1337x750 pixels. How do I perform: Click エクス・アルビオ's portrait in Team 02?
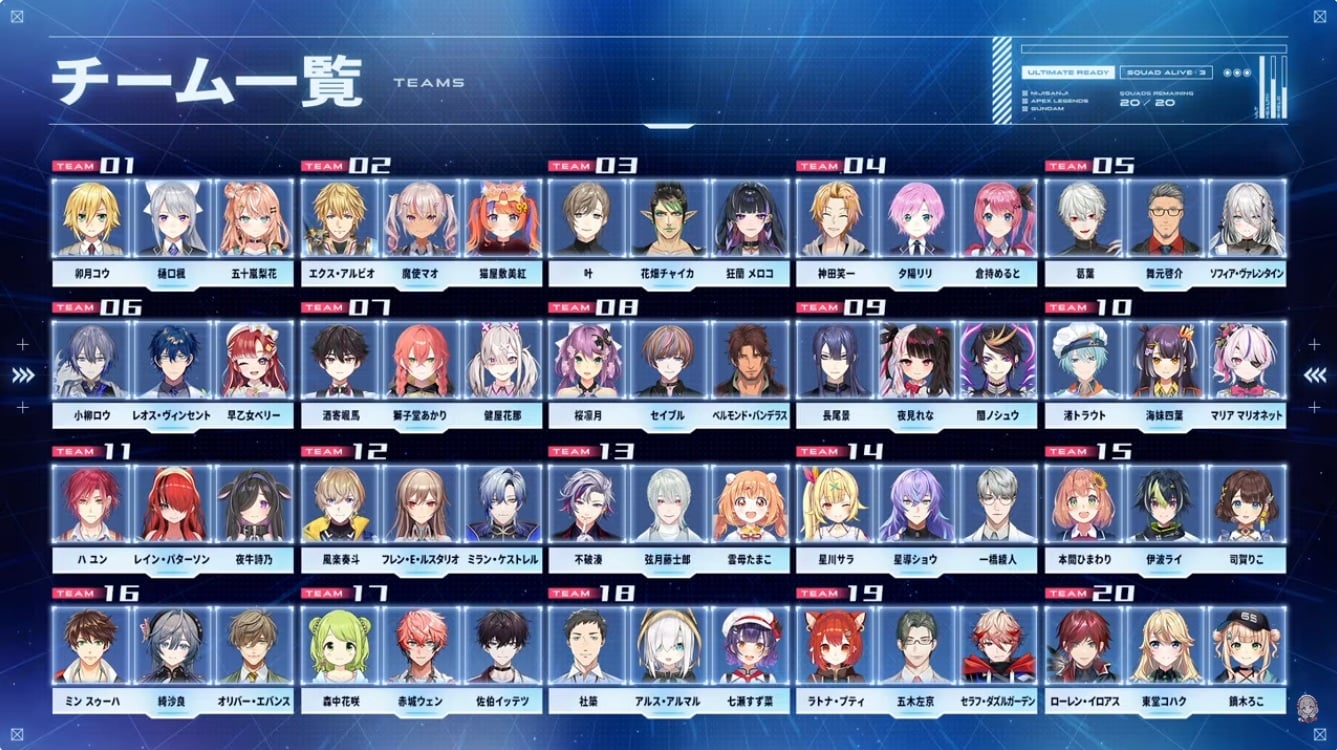pos(339,218)
